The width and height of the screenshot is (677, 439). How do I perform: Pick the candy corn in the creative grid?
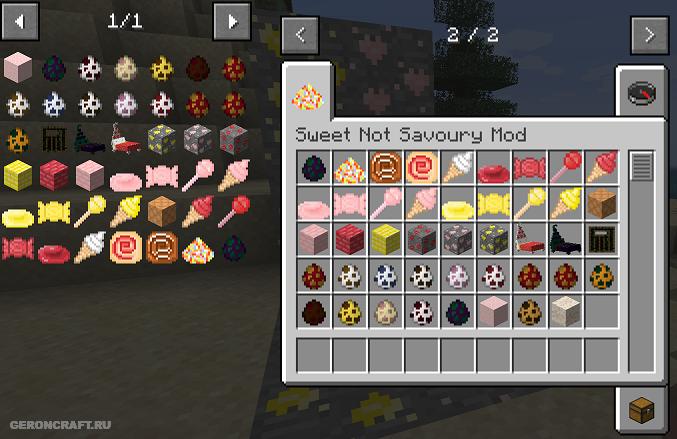(349, 167)
